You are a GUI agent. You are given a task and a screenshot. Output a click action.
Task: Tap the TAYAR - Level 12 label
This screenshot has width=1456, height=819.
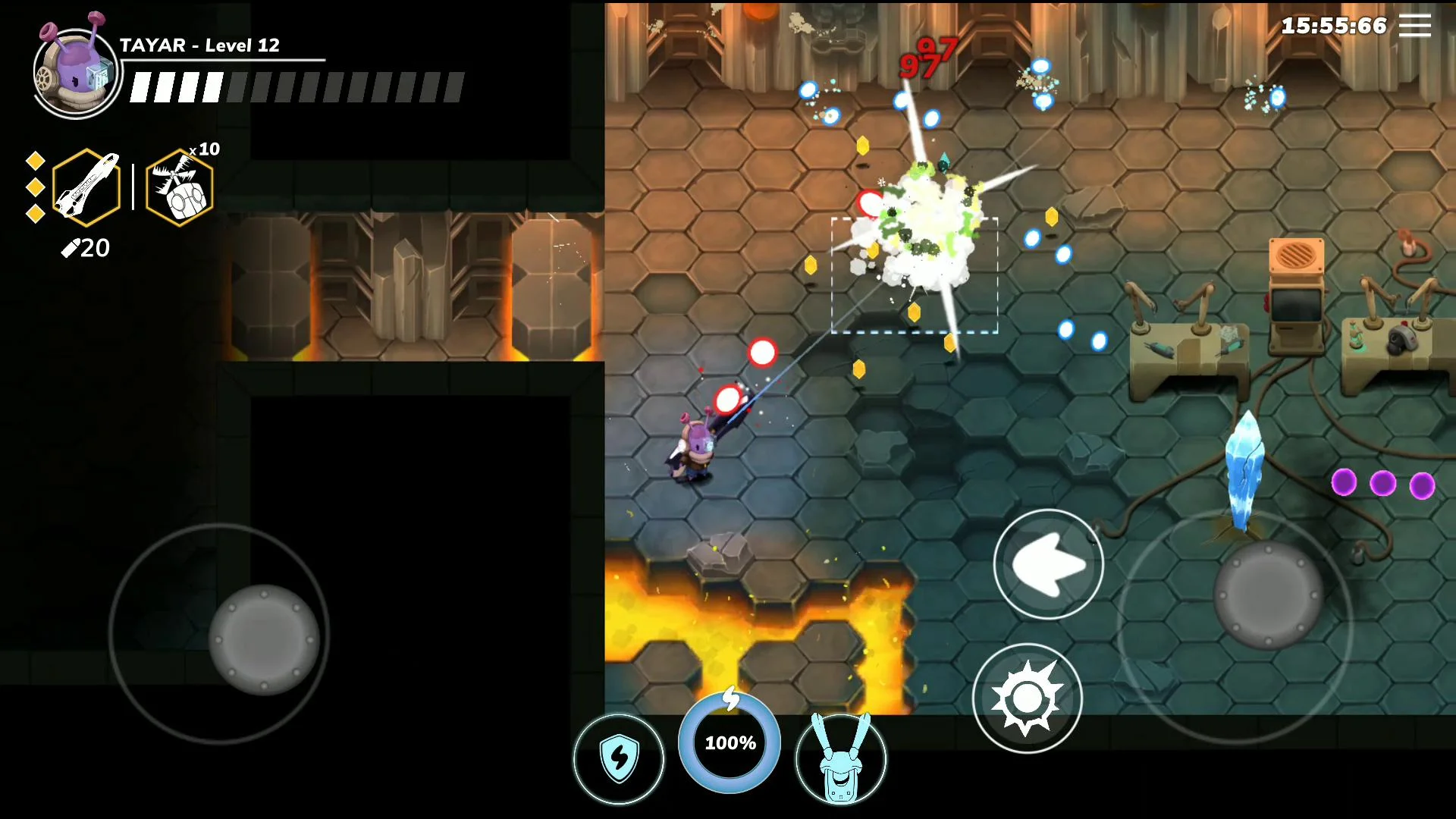coord(199,45)
